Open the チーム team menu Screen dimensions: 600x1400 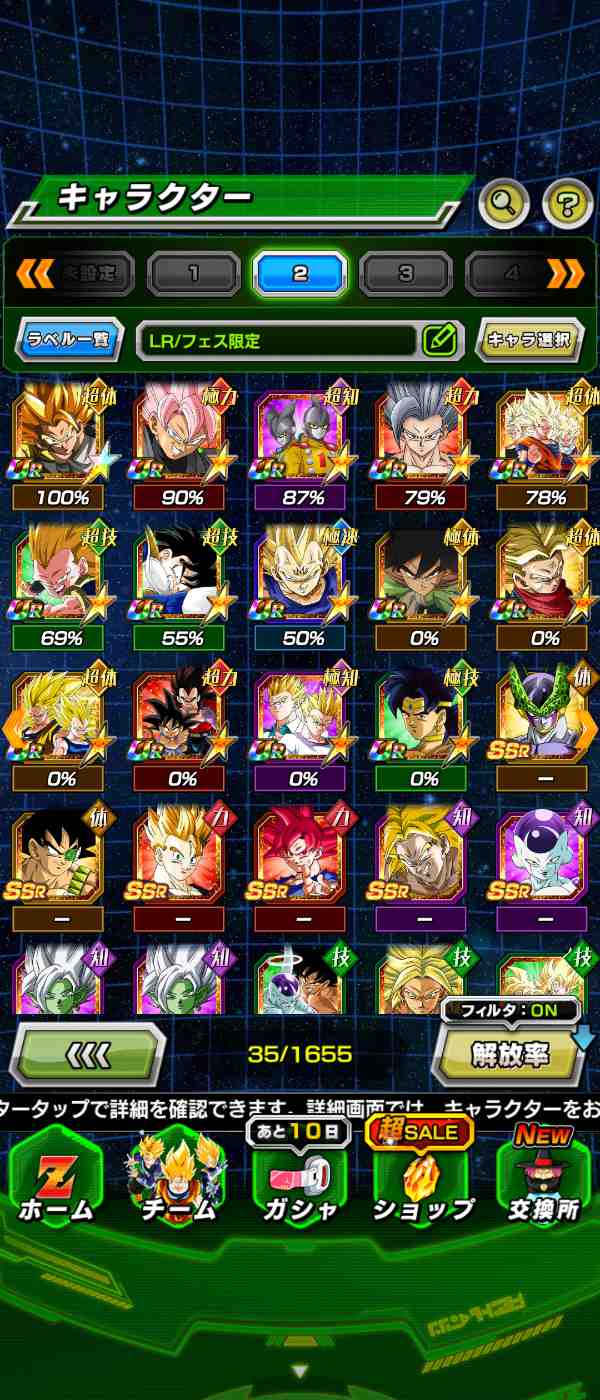click(x=177, y=1180)
